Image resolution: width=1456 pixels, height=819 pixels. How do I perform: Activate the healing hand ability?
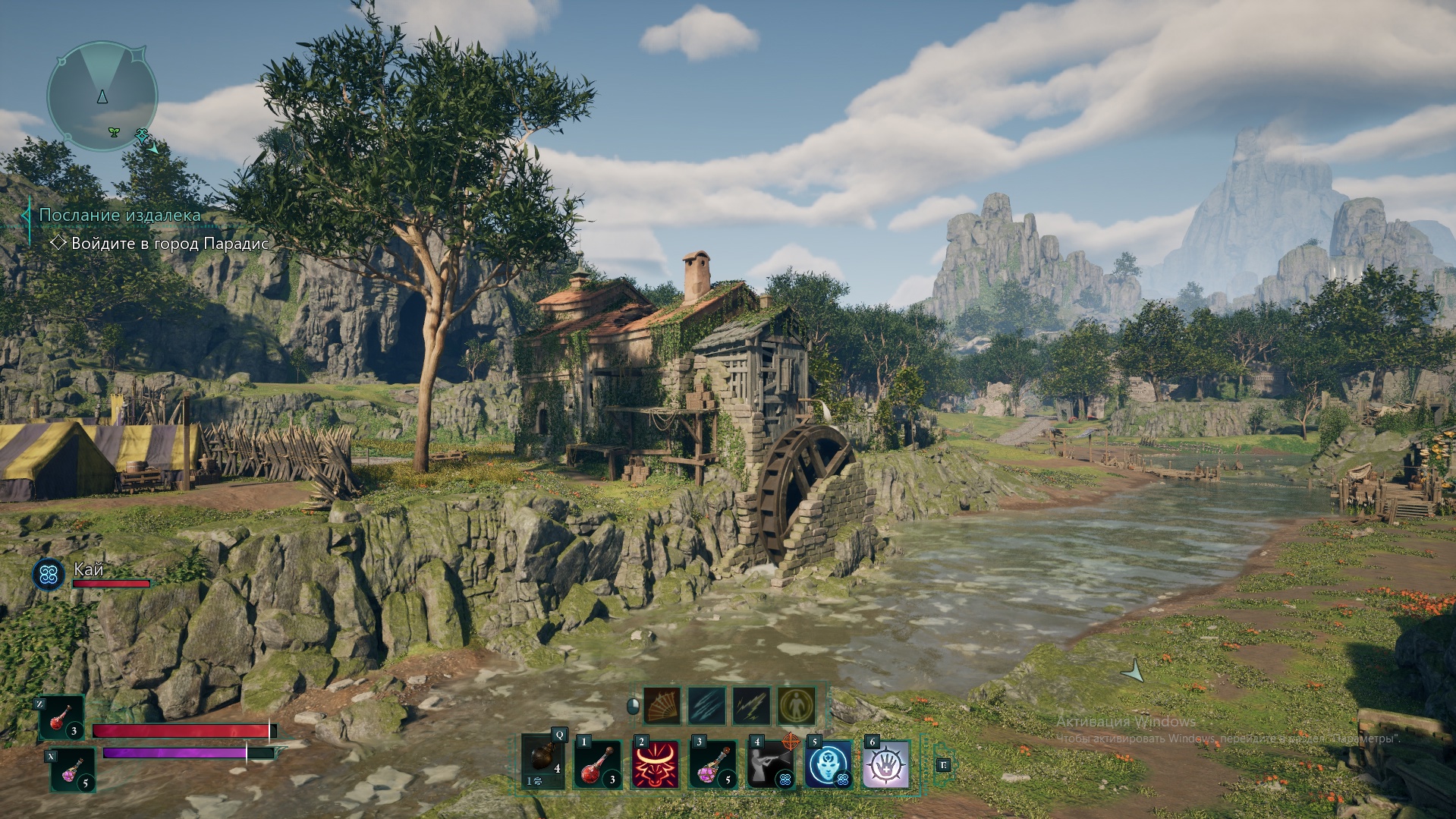885,764
